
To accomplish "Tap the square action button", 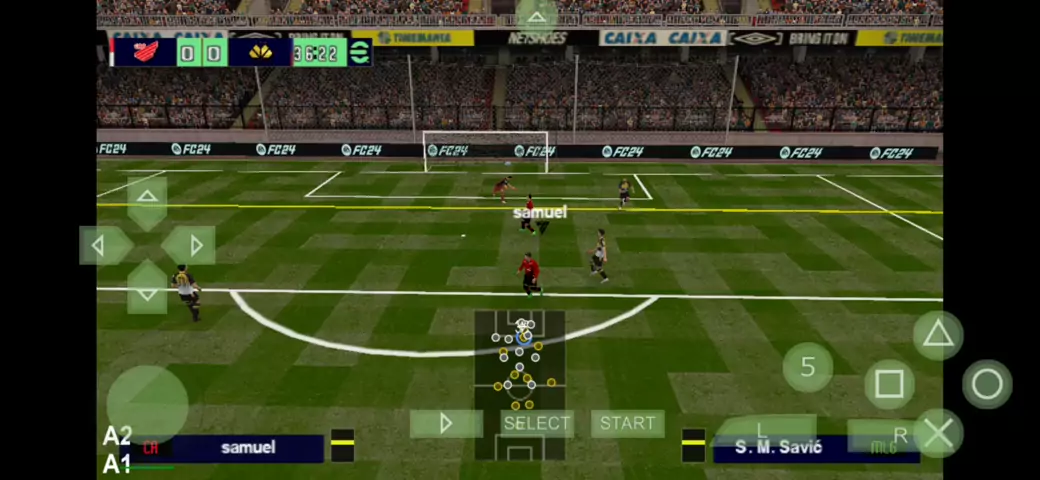I will [889, 384].
